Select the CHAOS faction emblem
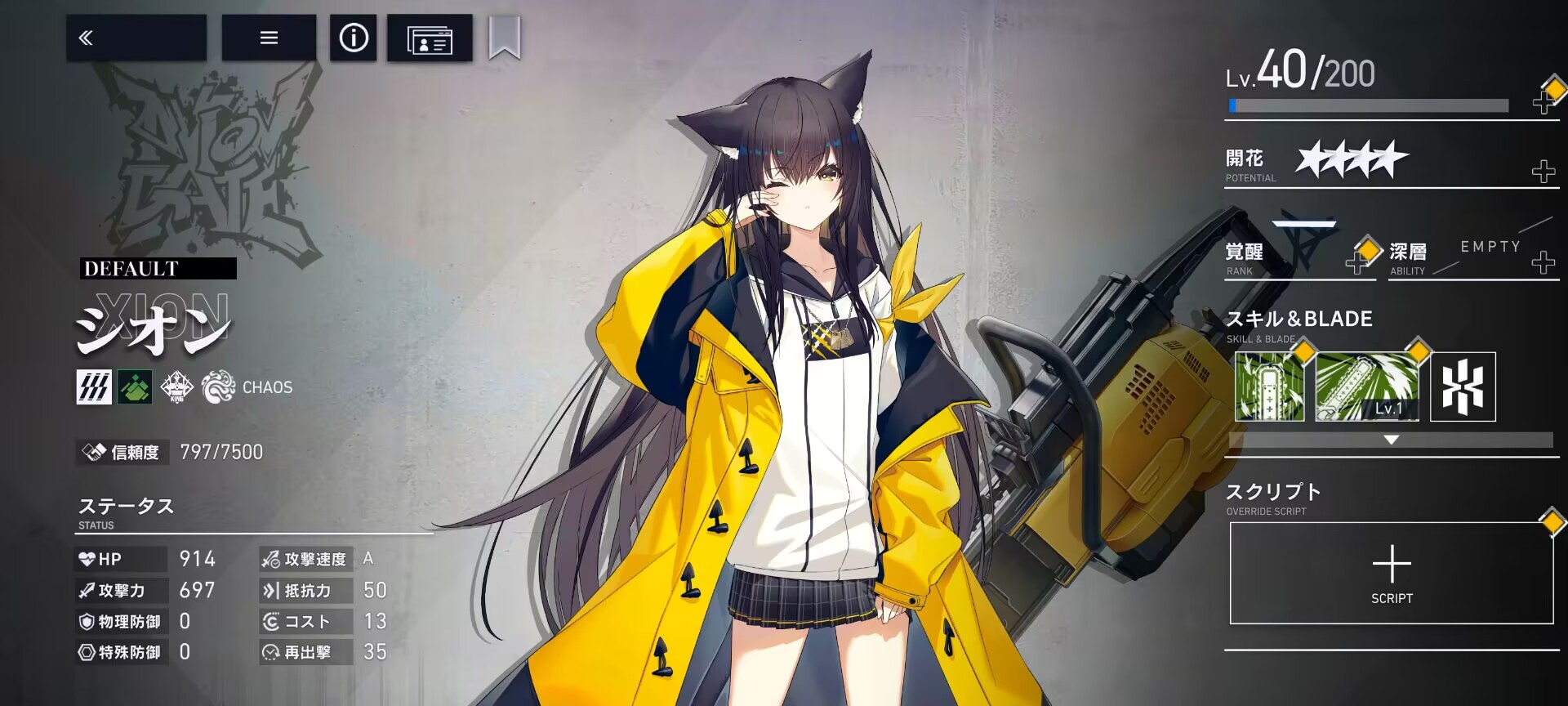This screenshot has width=1568, height=706. coord(217,387)
